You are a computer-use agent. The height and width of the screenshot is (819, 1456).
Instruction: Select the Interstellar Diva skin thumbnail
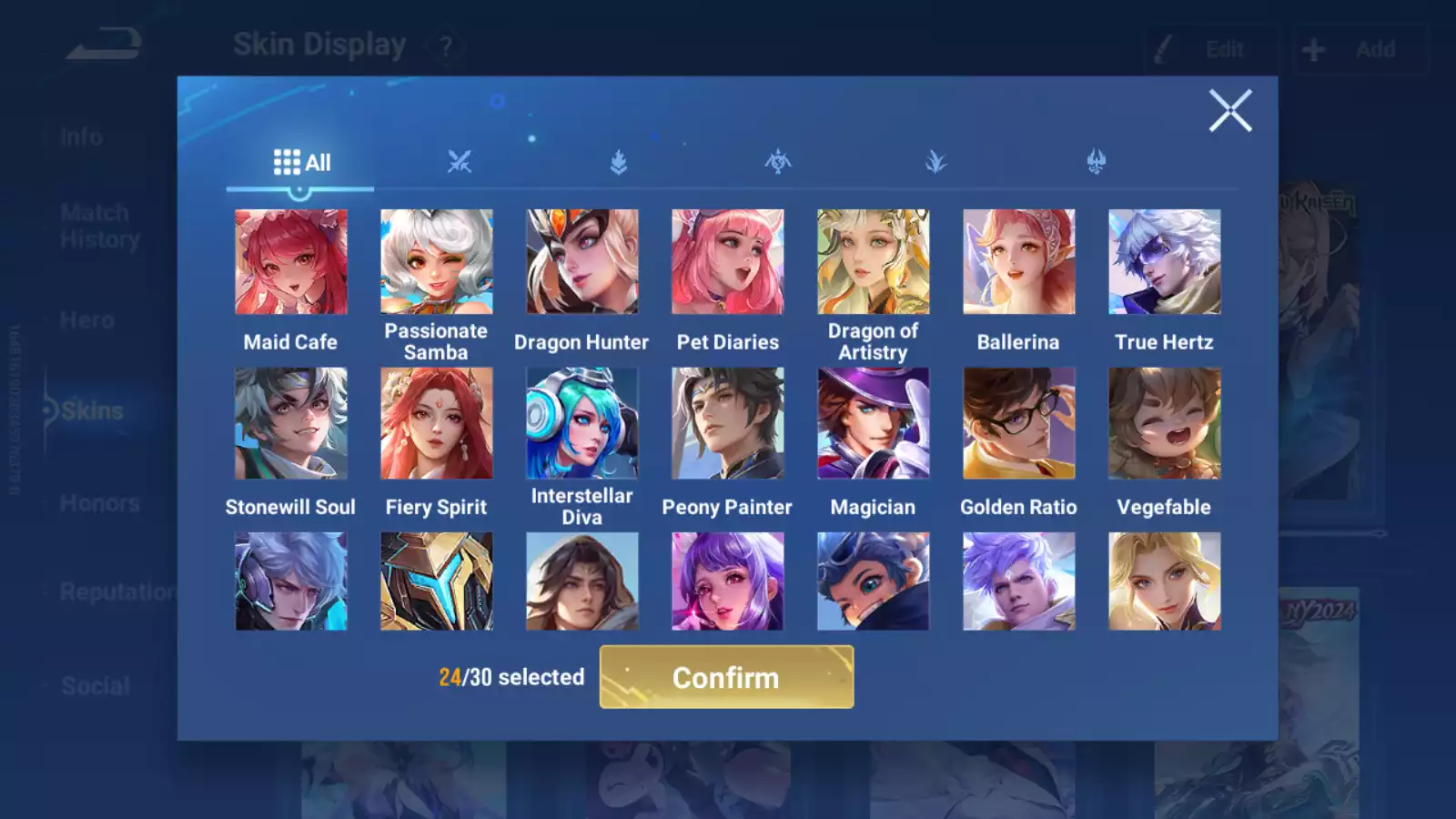[x=582, y=423]
